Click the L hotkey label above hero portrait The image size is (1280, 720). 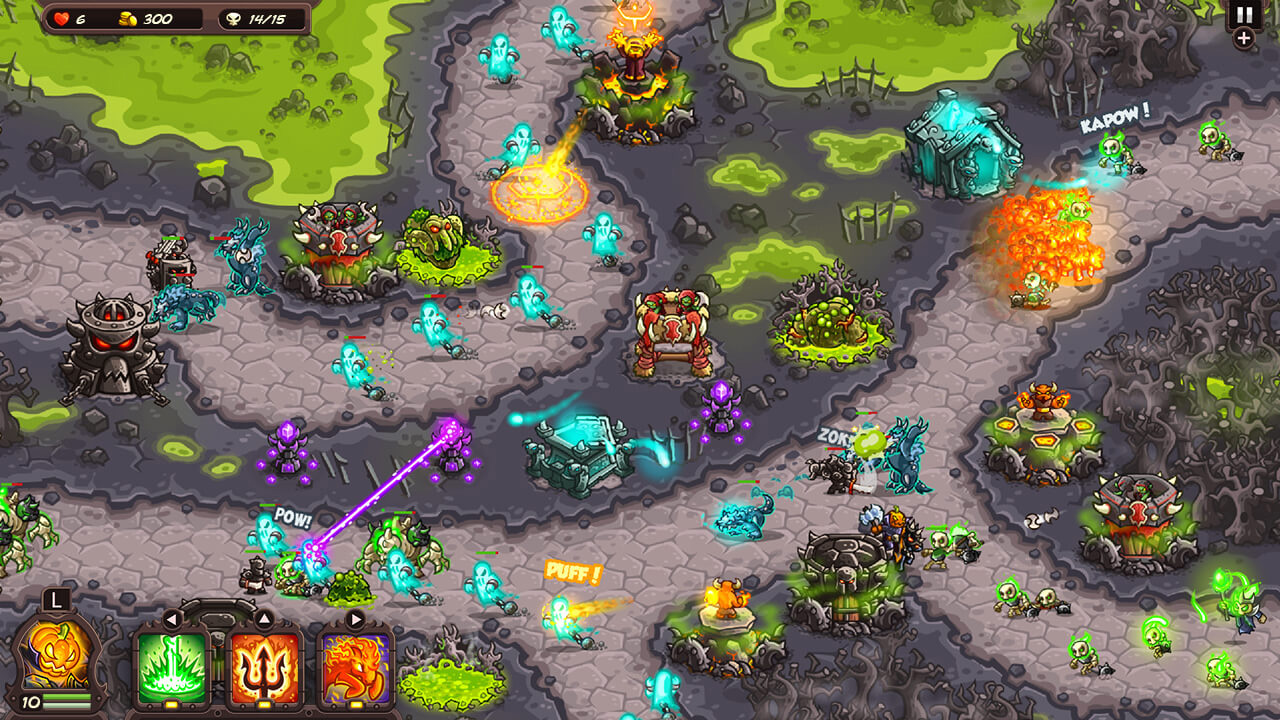pos(57,600)
